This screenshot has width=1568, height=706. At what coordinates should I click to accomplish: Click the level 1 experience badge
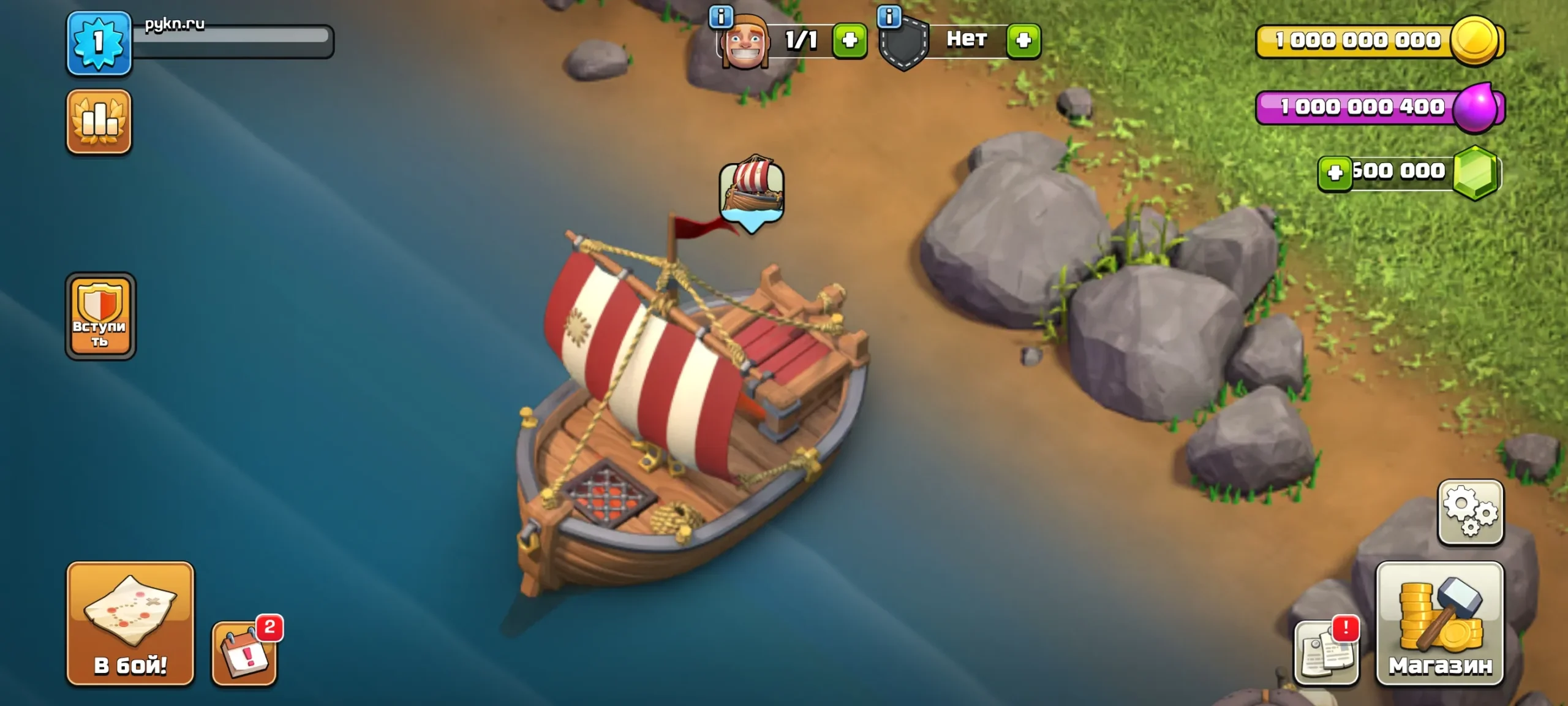(x=99, y=43)
